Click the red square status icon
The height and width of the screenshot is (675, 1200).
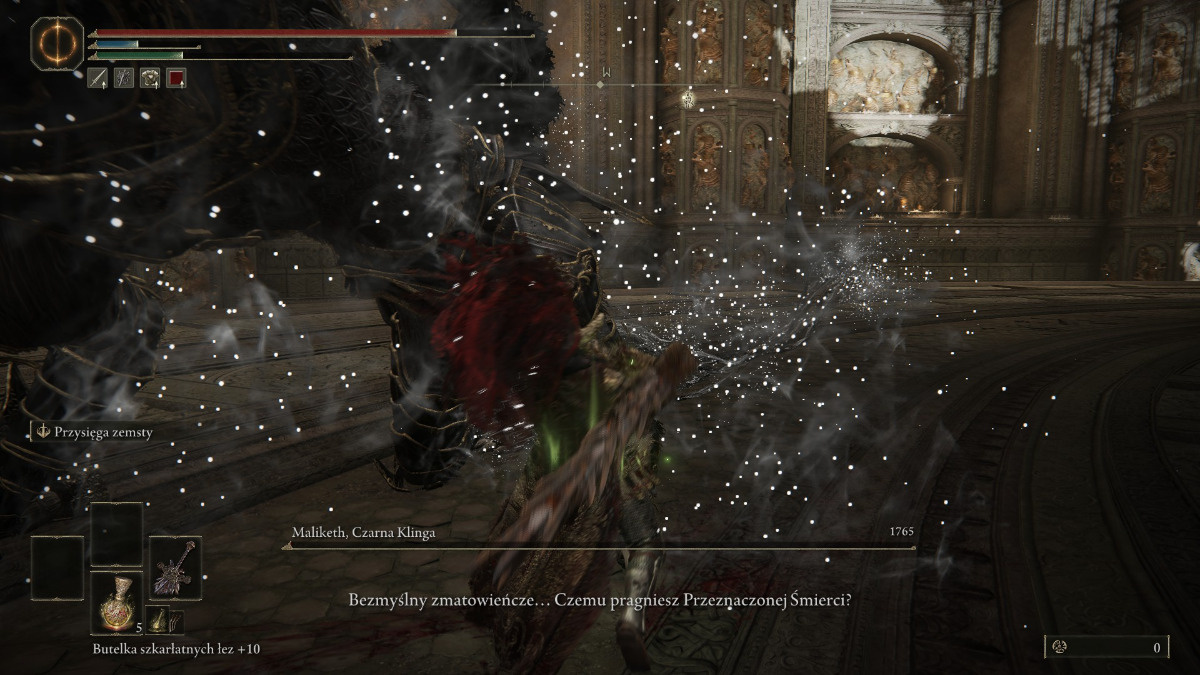[x=176, y=77]
